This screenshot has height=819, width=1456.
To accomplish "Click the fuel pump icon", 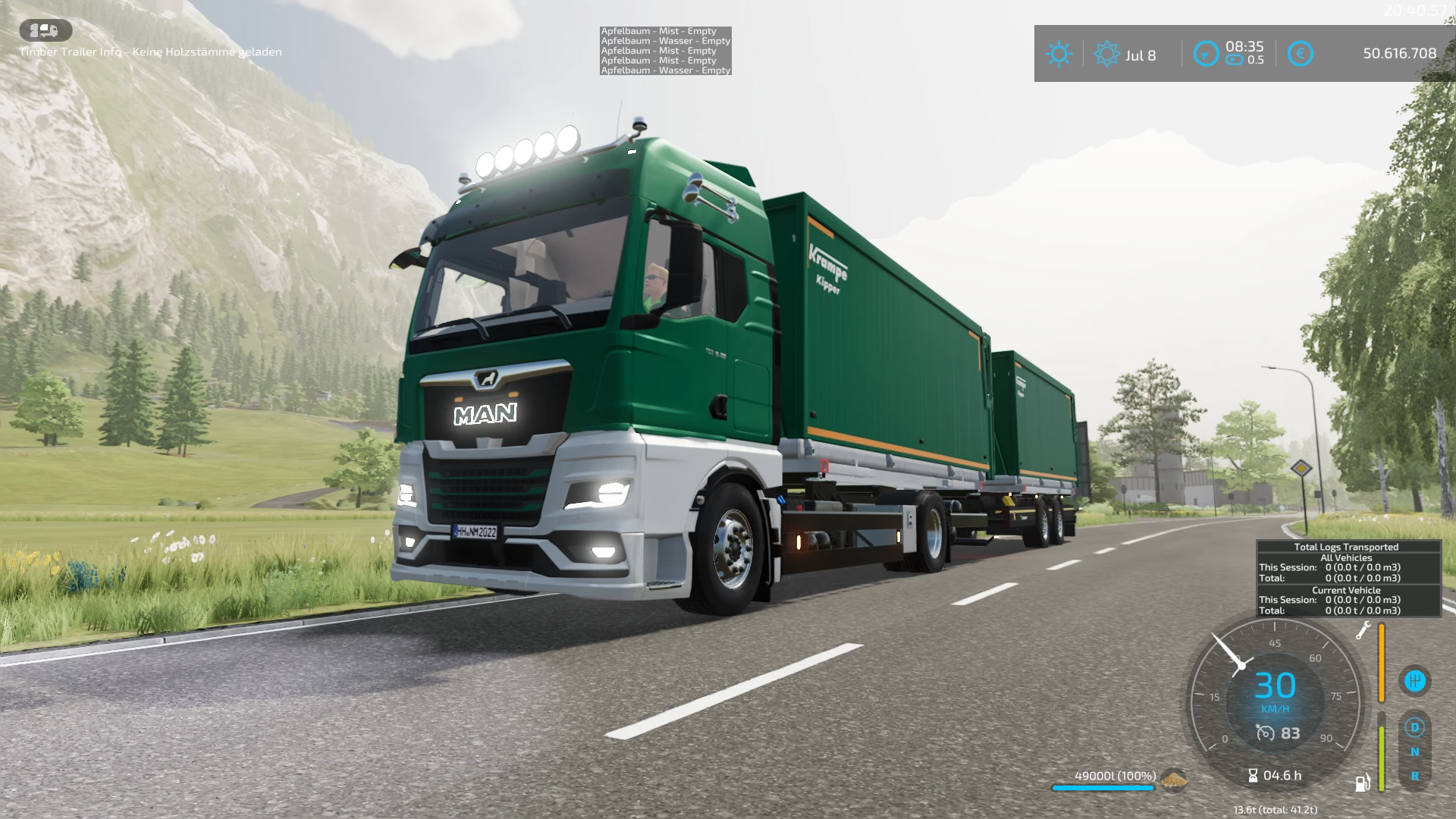I will pyautogui.click(x=1363, y=783).
